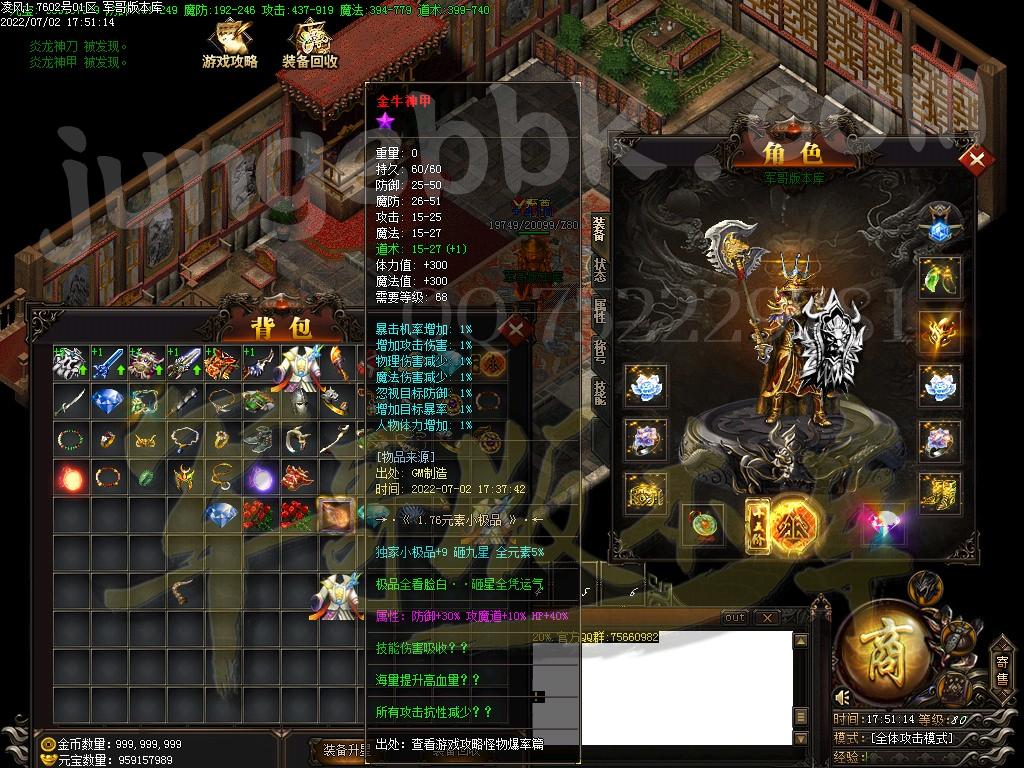This screenshot has height=768, width=1024.
Task: Click the chat window OUT button
Action: [x=735, y=618]
